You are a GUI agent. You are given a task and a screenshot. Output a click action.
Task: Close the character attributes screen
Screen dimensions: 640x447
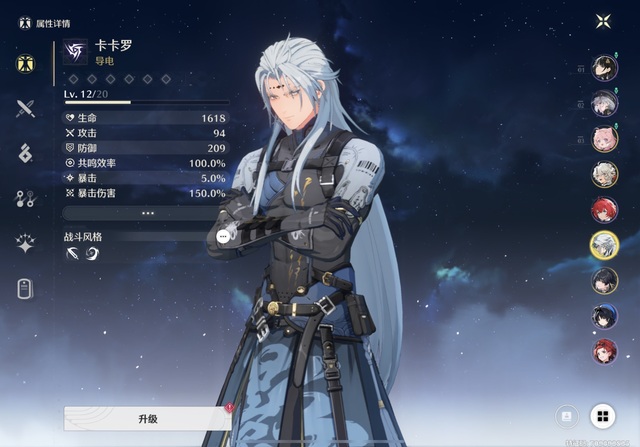(x=603, y=21)
